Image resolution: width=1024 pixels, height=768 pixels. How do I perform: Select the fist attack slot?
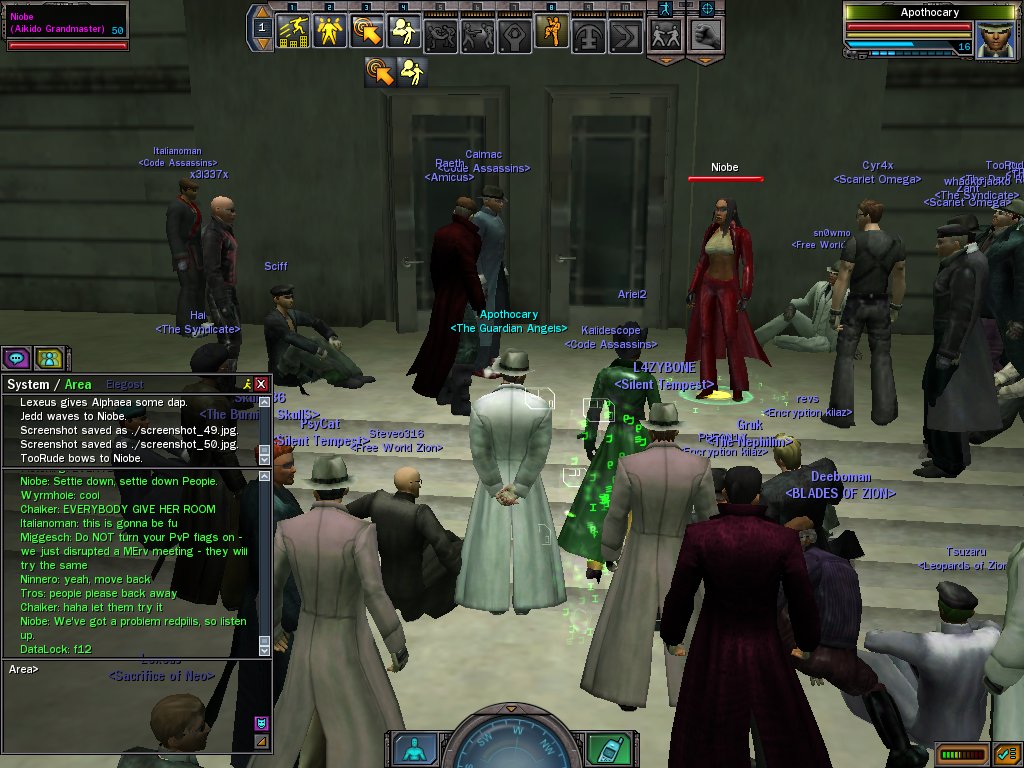click(705, 35)
